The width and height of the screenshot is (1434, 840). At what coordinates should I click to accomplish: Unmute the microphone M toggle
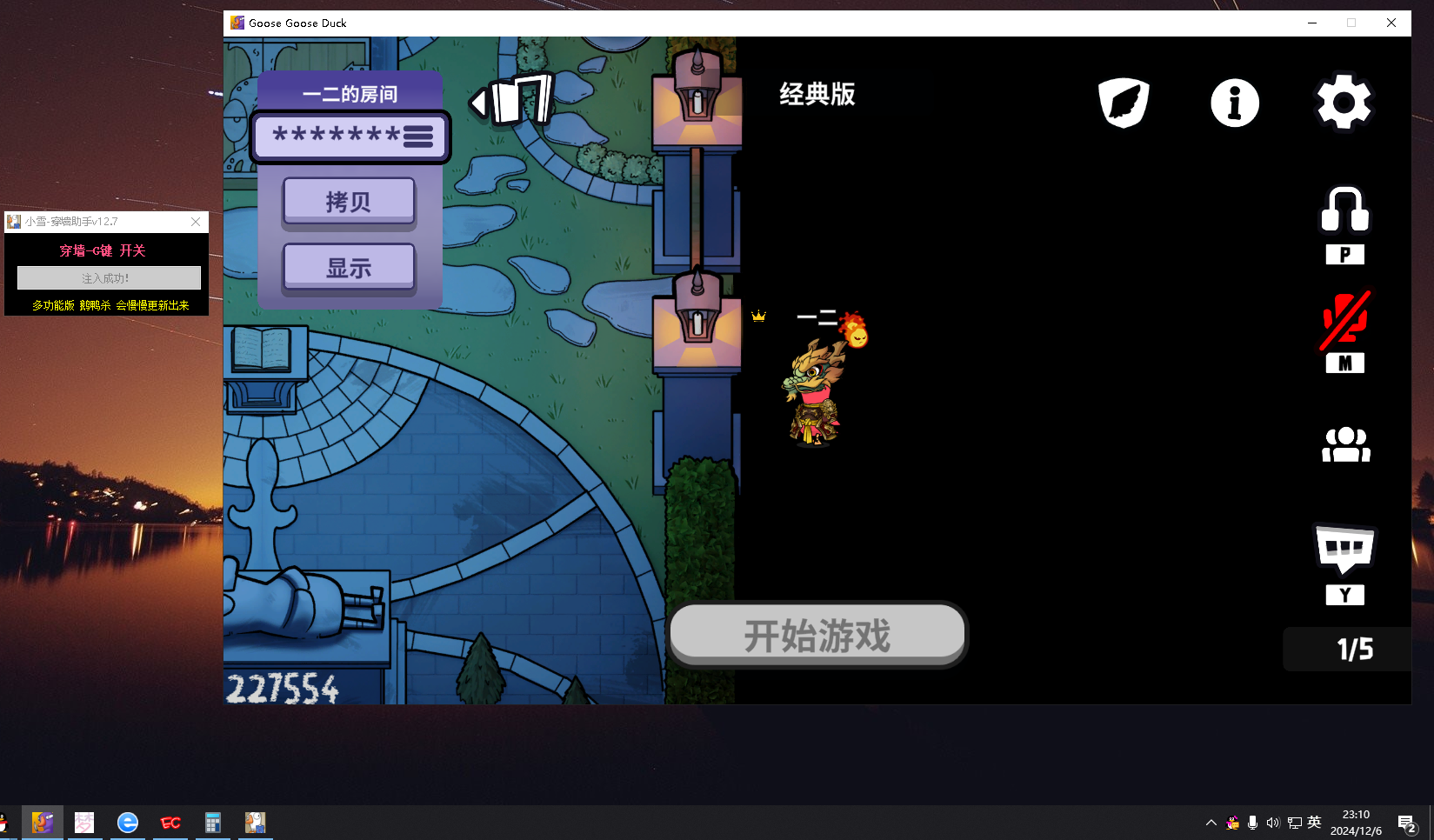[x=1344, y=330]
